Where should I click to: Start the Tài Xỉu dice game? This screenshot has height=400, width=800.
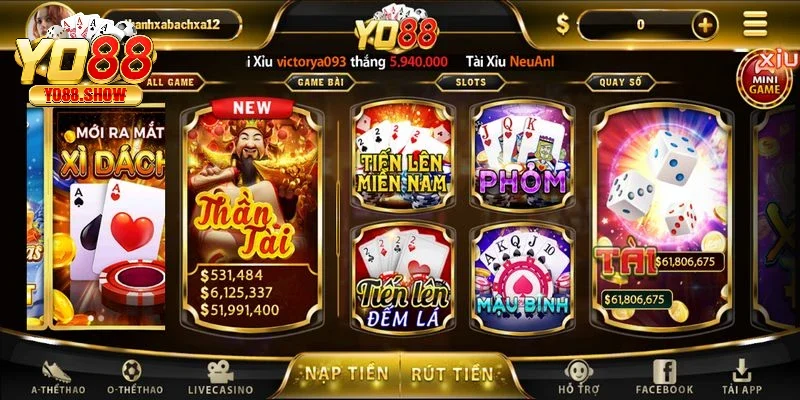point(660,215)
